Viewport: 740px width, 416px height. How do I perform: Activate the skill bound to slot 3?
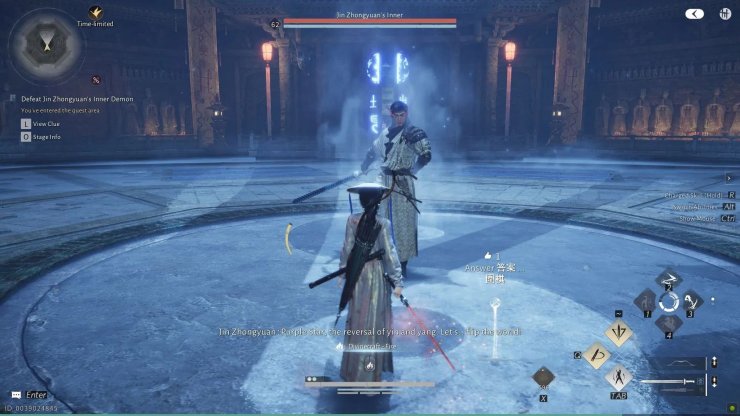click(692, 301)
